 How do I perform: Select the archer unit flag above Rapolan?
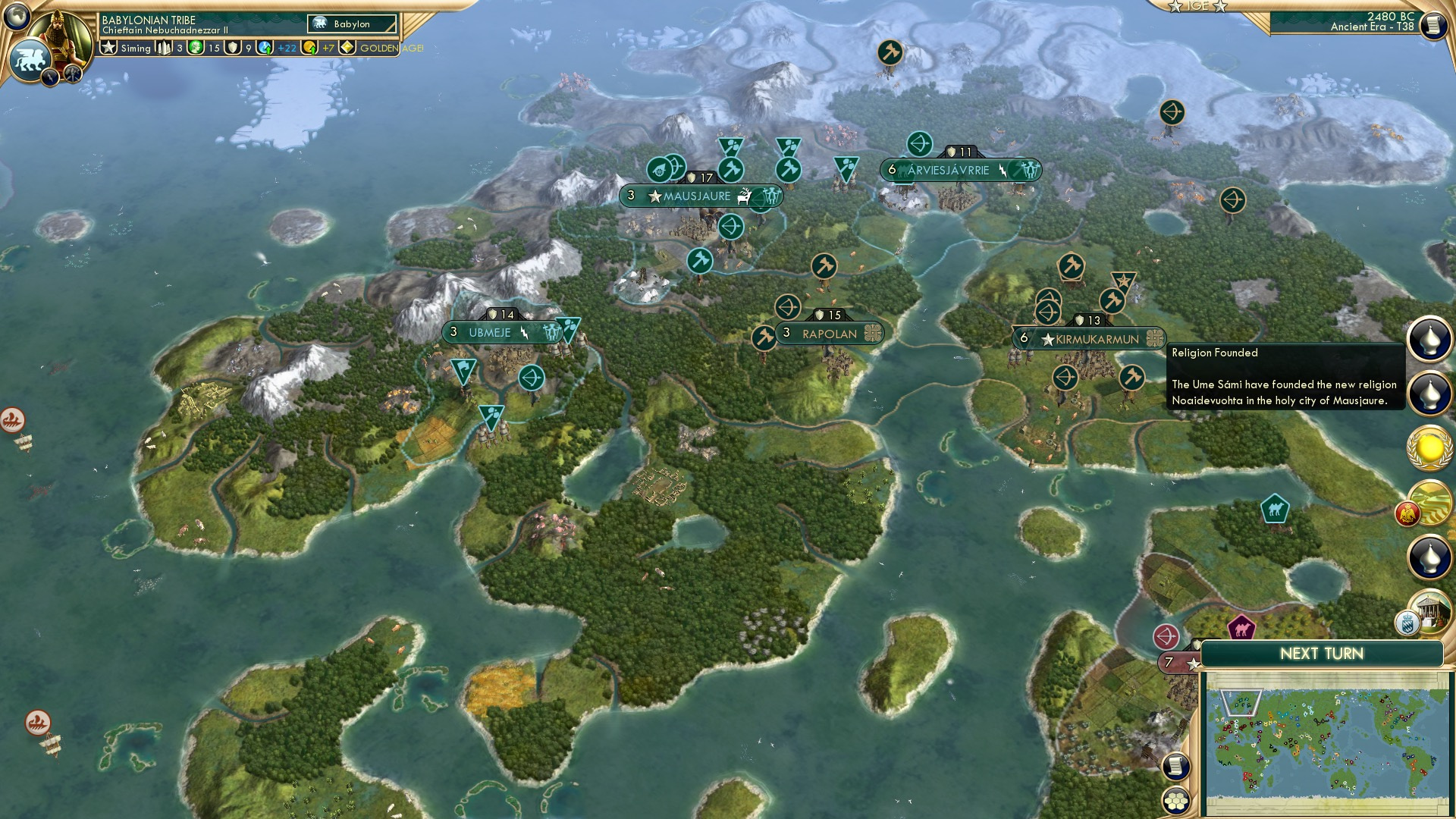point(789,306)
